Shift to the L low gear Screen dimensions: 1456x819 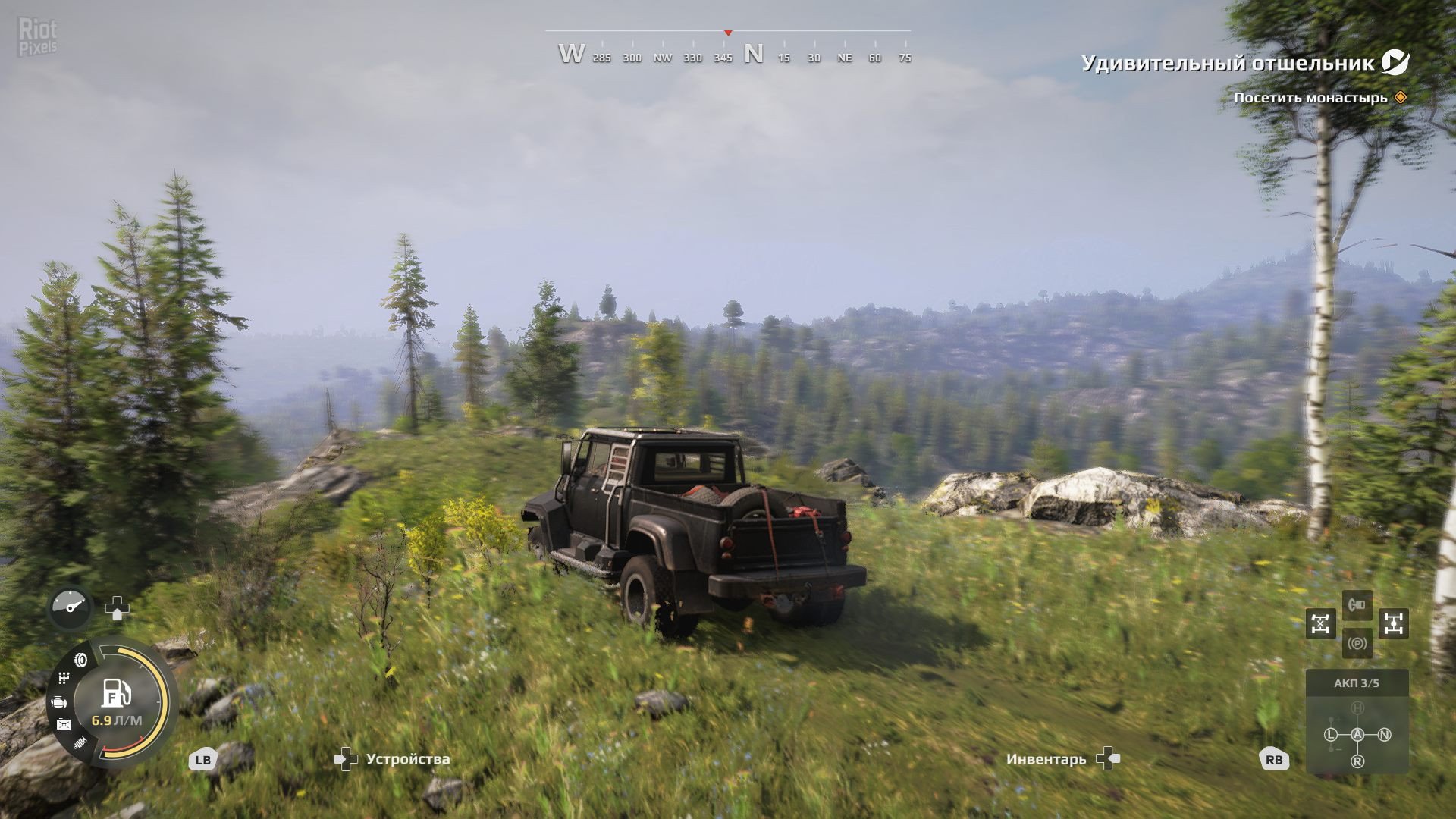click(x=1331, y=734)
